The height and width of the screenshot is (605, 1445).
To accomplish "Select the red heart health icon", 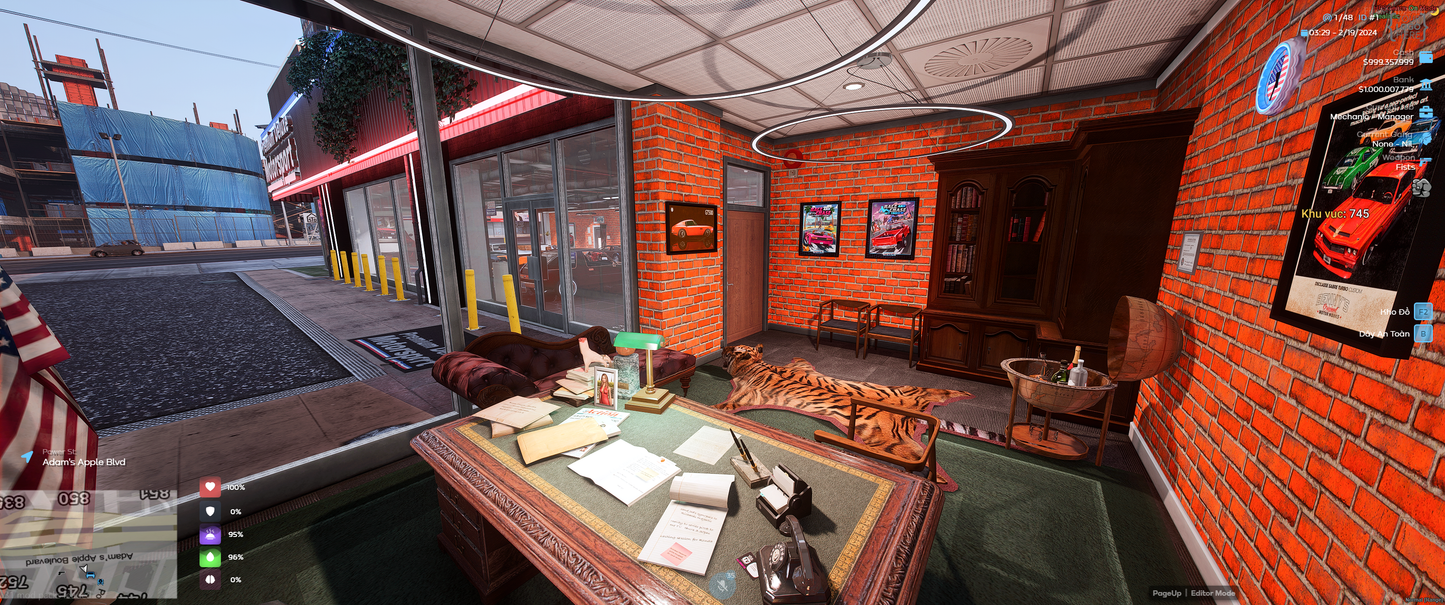I will (210, 487).
